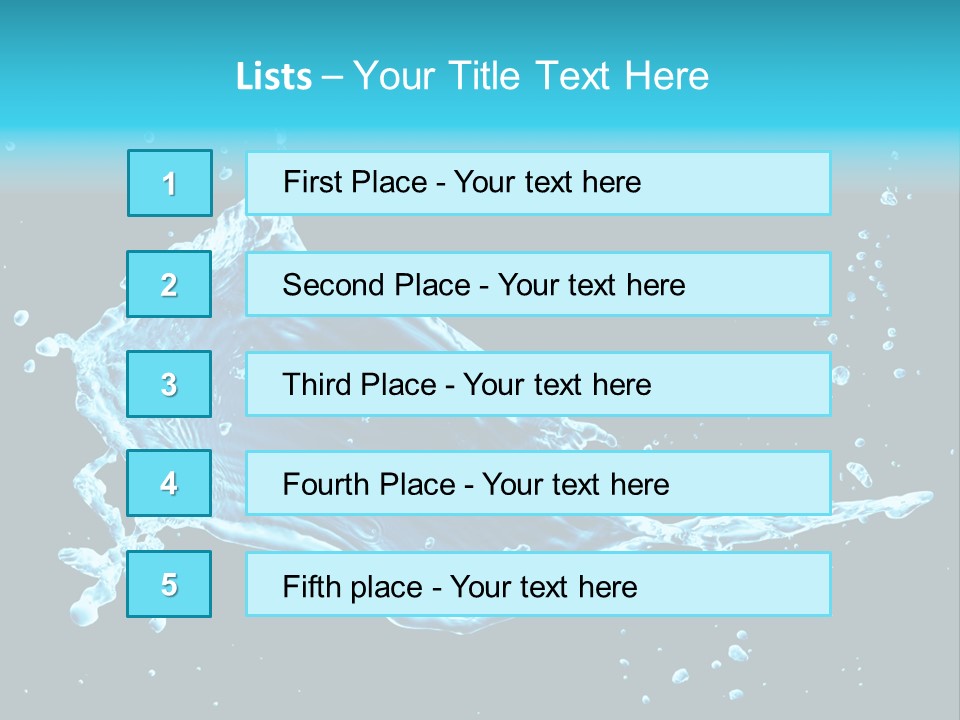The image size is (960, 720).
Task: Click the number 5 box
Action: (x=170, y=584)
